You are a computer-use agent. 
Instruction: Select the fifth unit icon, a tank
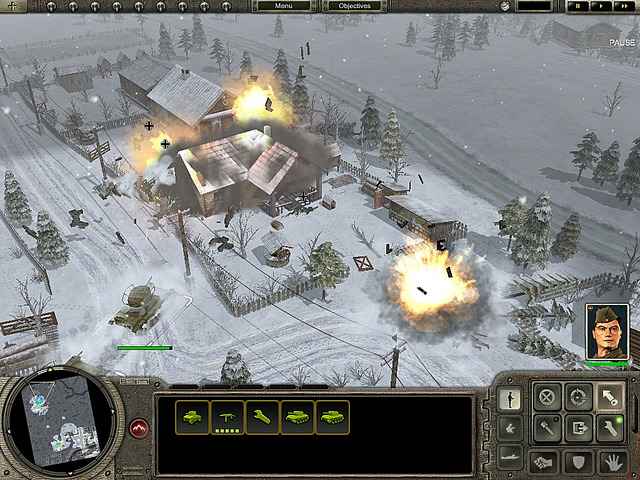(x=332, y=417)
